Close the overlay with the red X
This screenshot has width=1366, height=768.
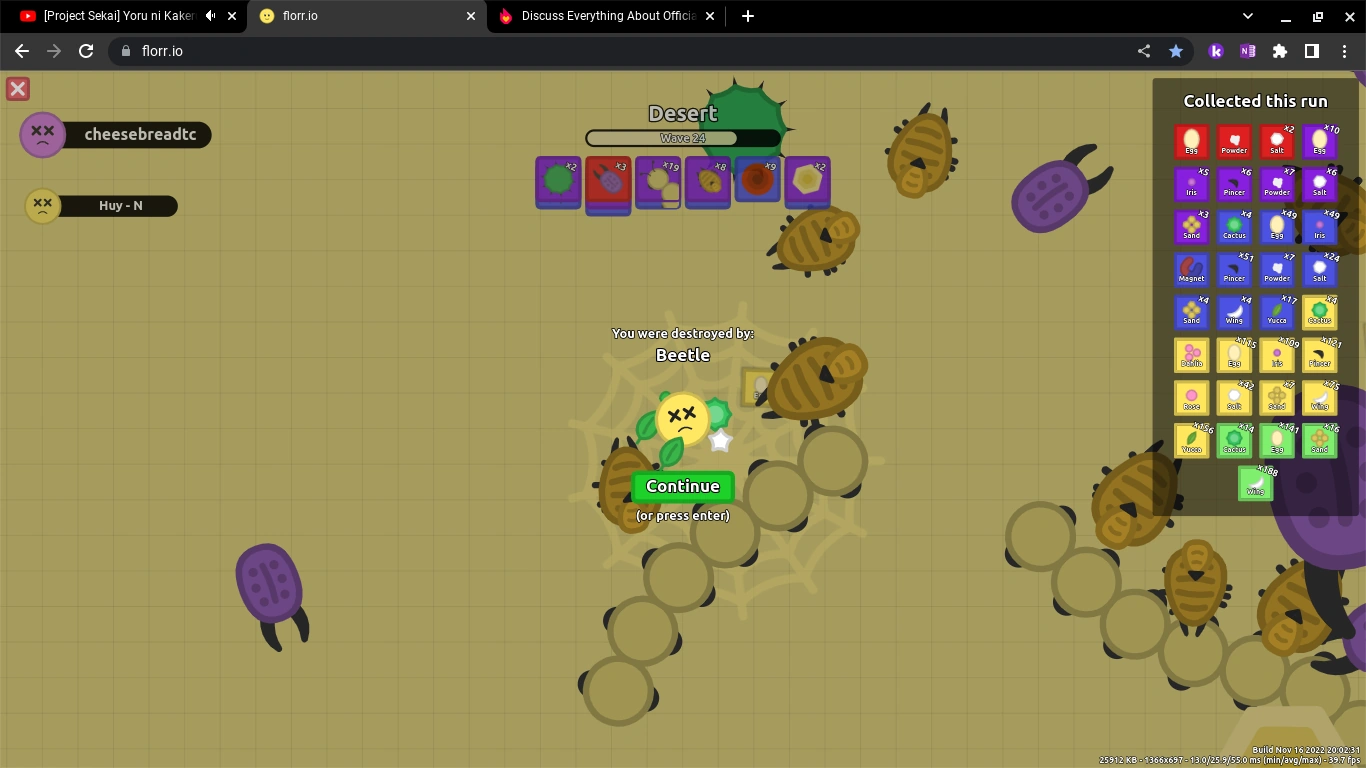(x=17, y=89)
